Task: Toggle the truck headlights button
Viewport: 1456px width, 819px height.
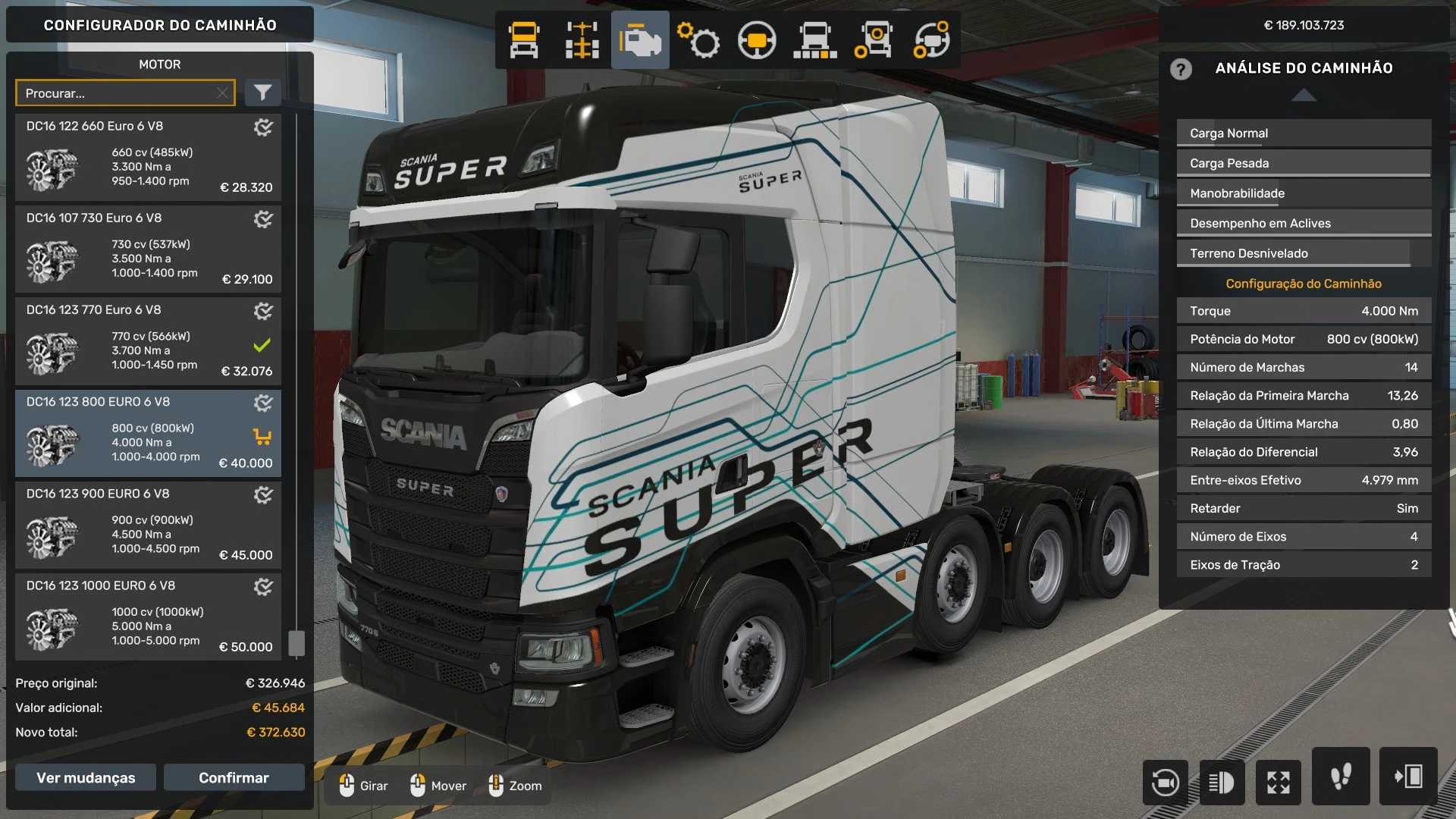Action: click(x=1222, y=782)
